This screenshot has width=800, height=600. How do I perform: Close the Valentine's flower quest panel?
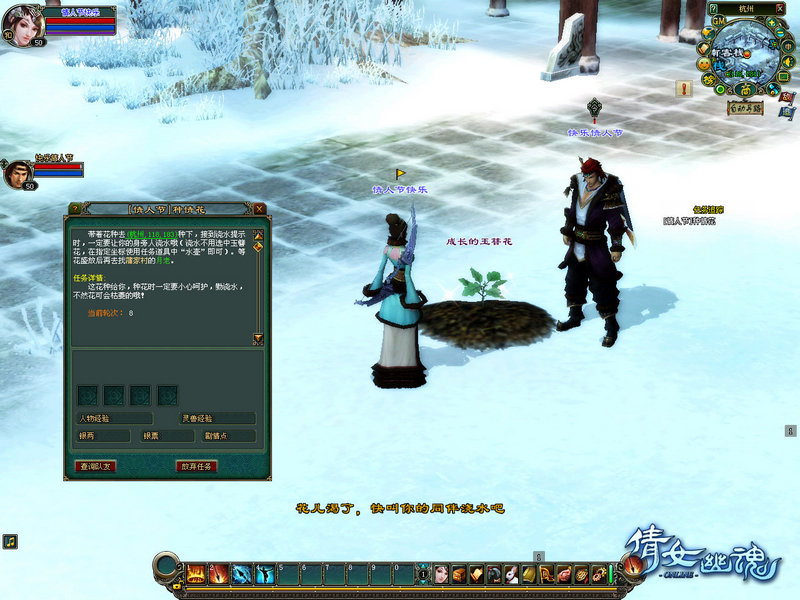click(260, 209)
